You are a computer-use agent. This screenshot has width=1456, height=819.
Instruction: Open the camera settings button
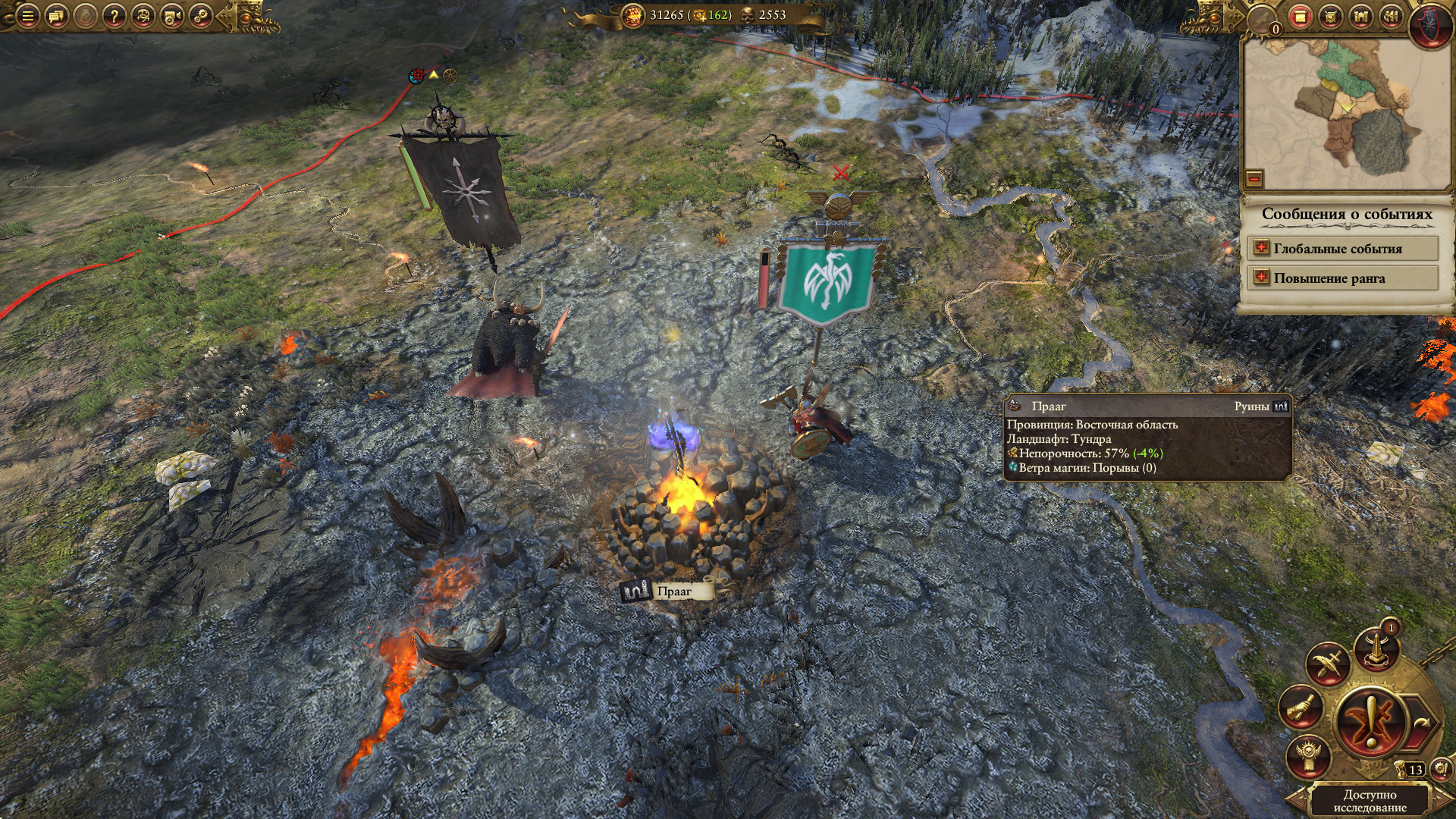click(x=171, y=16)
